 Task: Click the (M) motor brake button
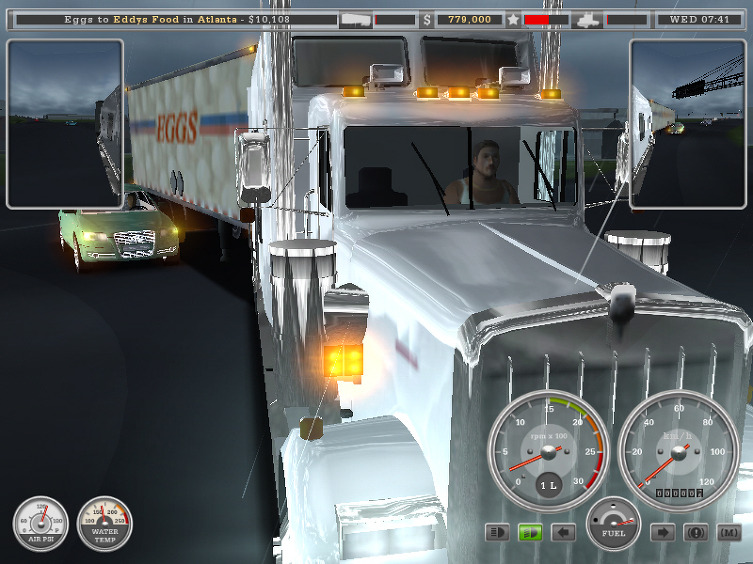729,533
